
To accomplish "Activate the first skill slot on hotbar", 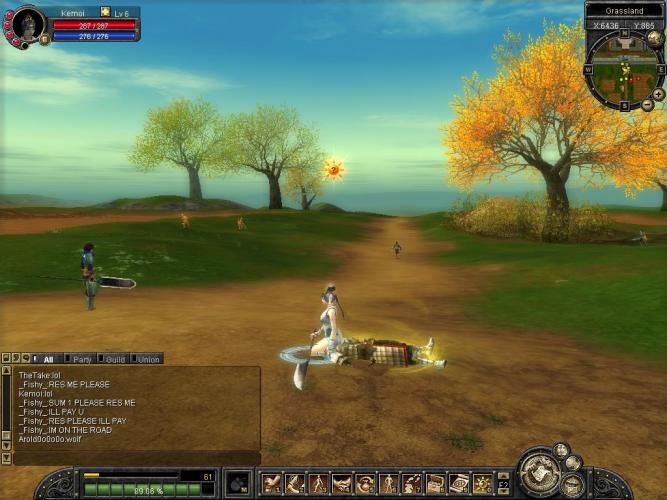I will 271,484.
